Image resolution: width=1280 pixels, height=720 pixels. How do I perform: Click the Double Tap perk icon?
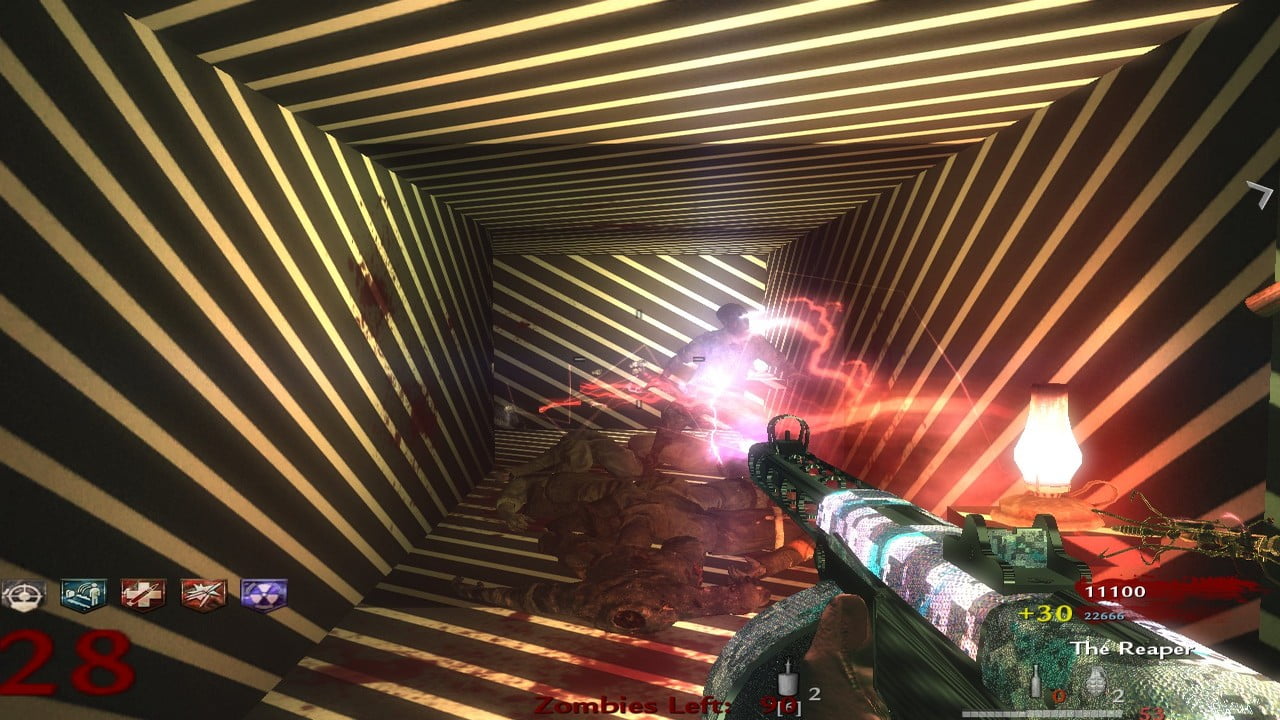coord(203,594)
